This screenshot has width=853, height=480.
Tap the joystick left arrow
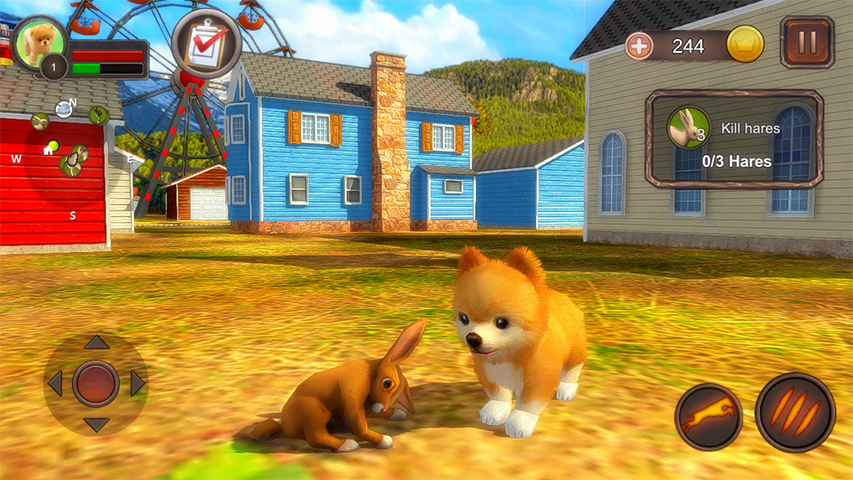(x=54, y=383)
